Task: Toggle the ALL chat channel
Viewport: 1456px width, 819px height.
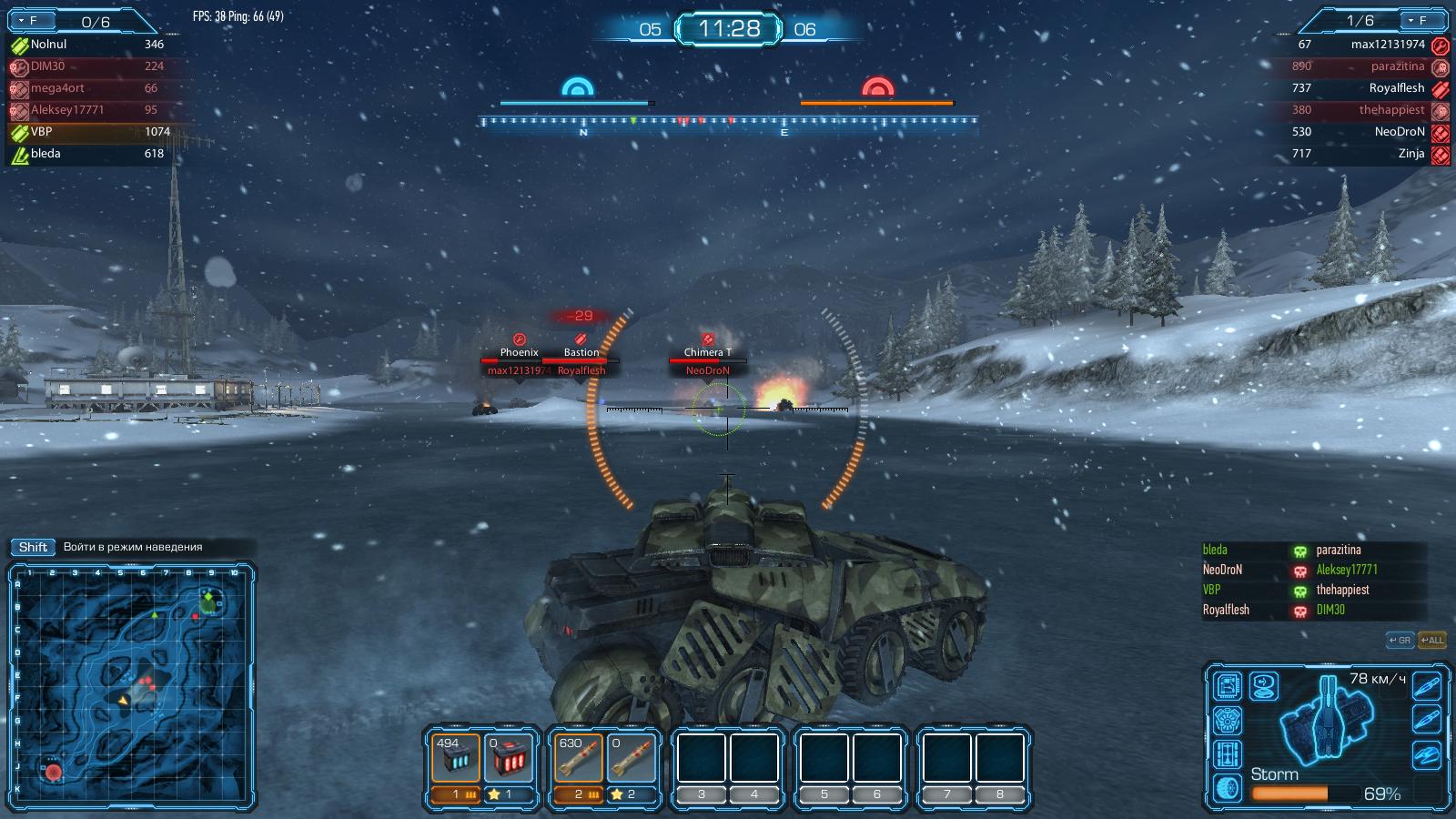Action: [1431, 640]
